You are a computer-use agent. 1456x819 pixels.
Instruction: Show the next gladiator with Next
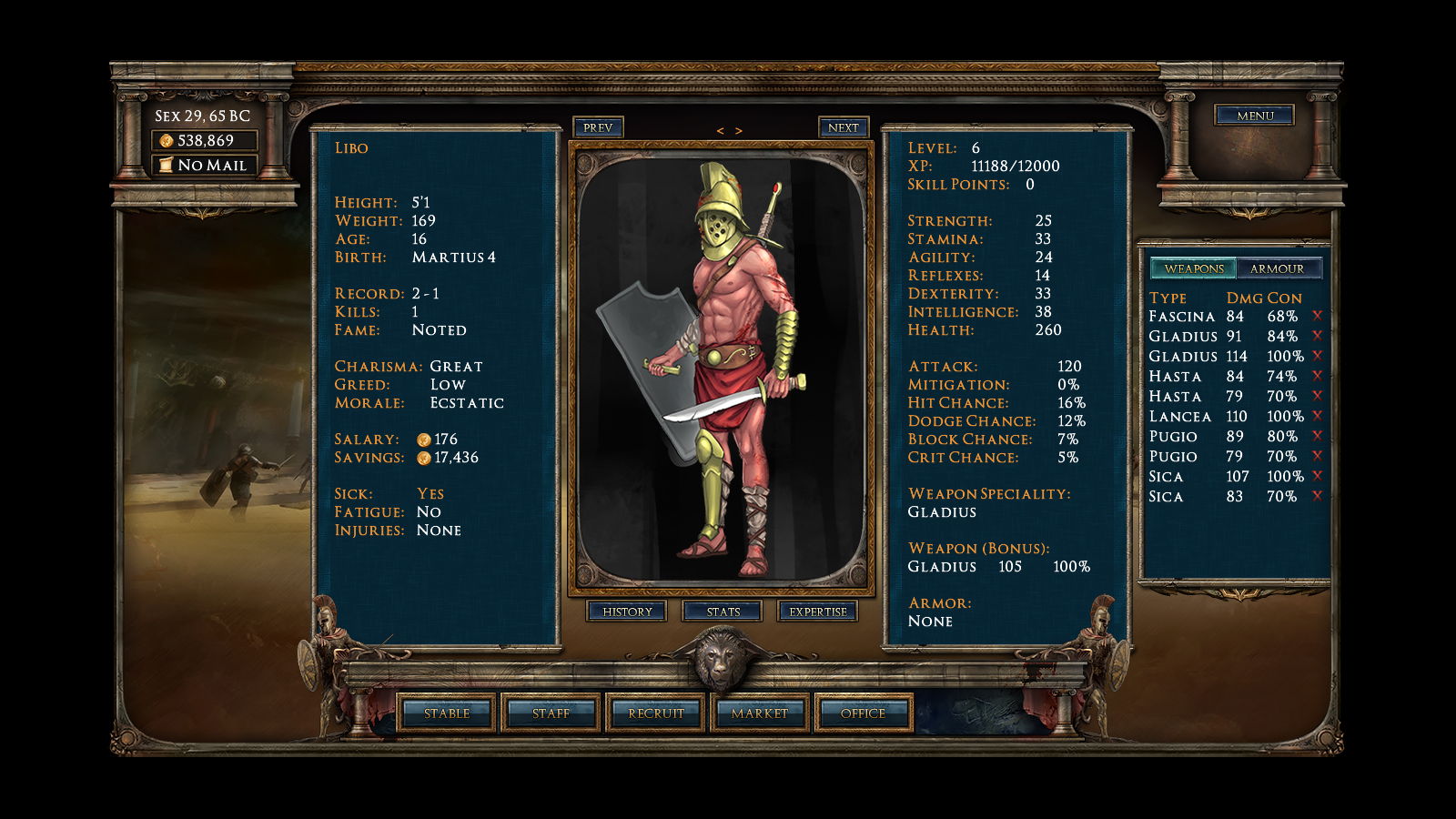(x=843, y=127)
